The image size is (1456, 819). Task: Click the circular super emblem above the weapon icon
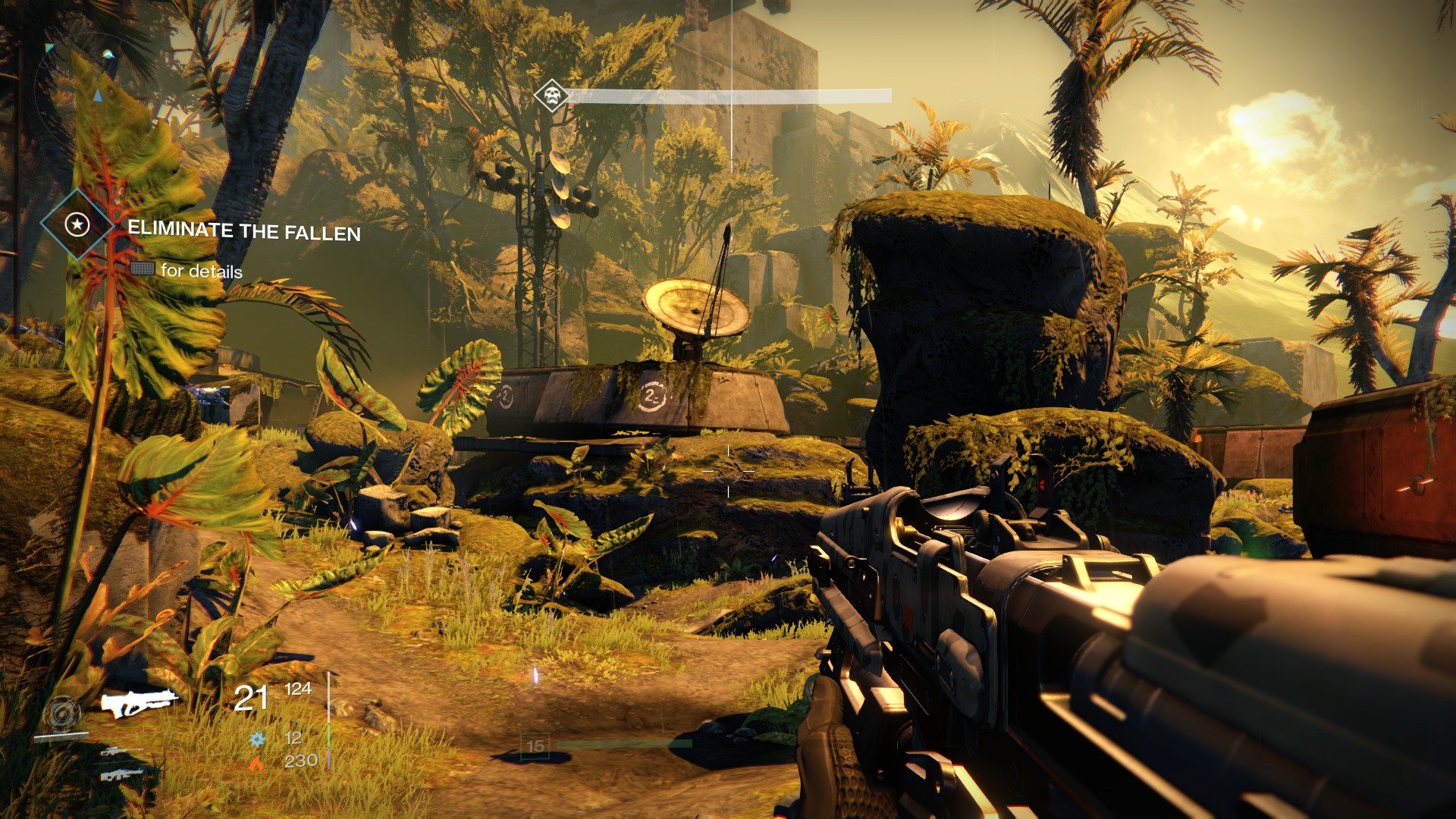[61, 711]
